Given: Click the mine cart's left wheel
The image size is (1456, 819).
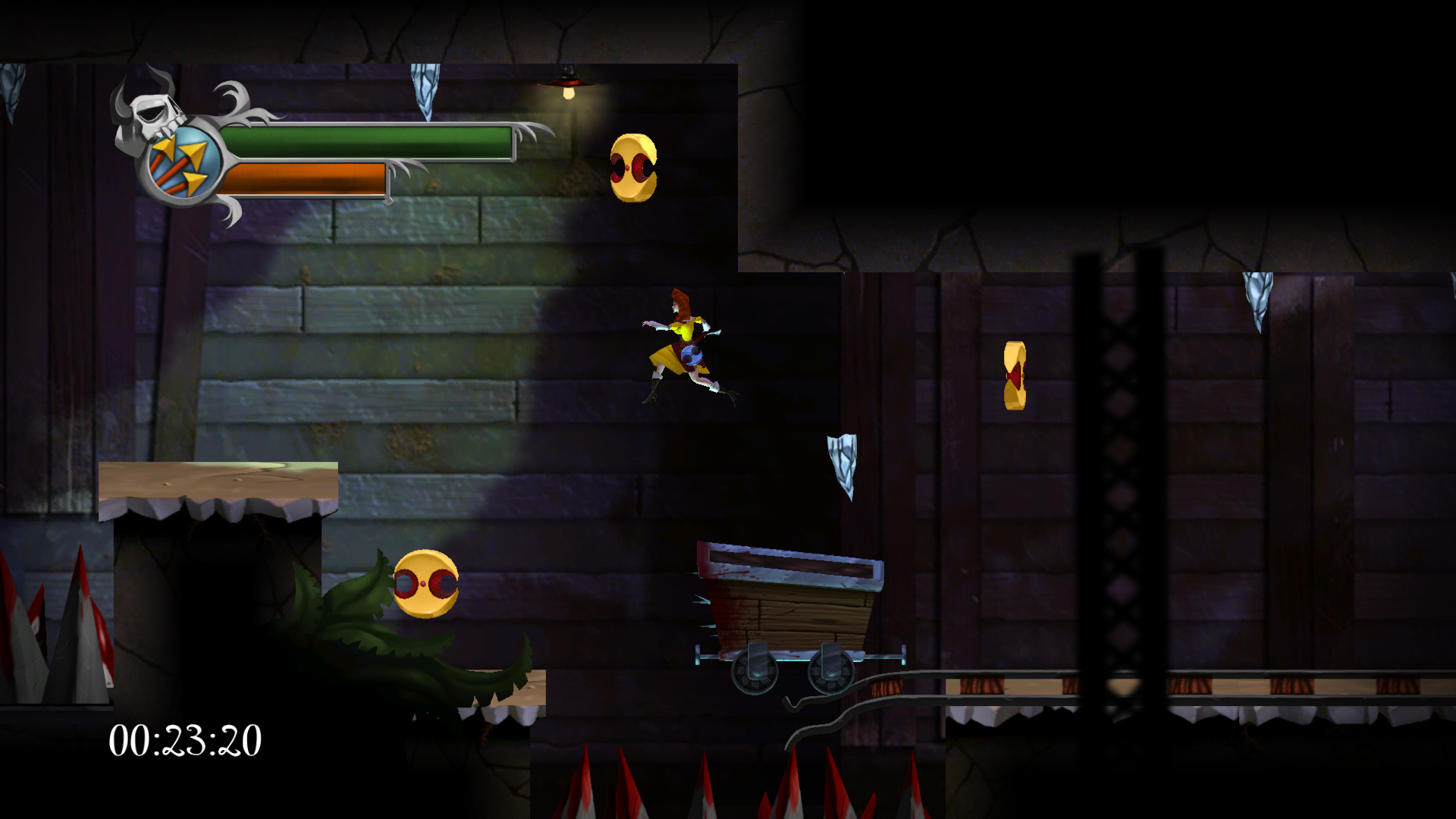Looking at the screenshot, I should (x=757, y=671).
